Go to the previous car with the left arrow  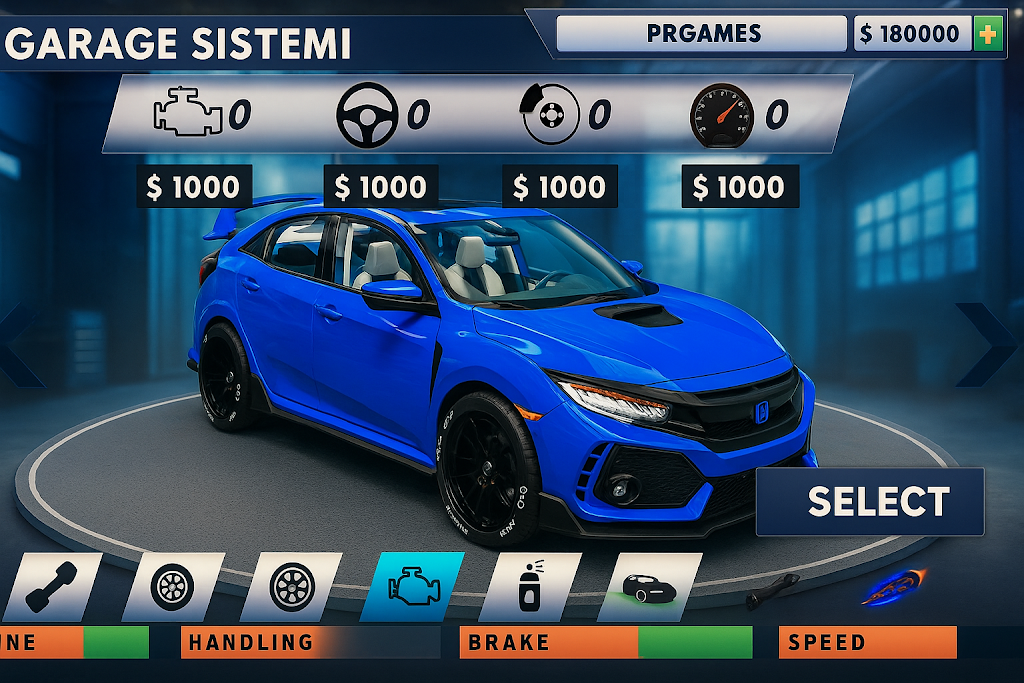pyautogui.click(x=22, y=345)
